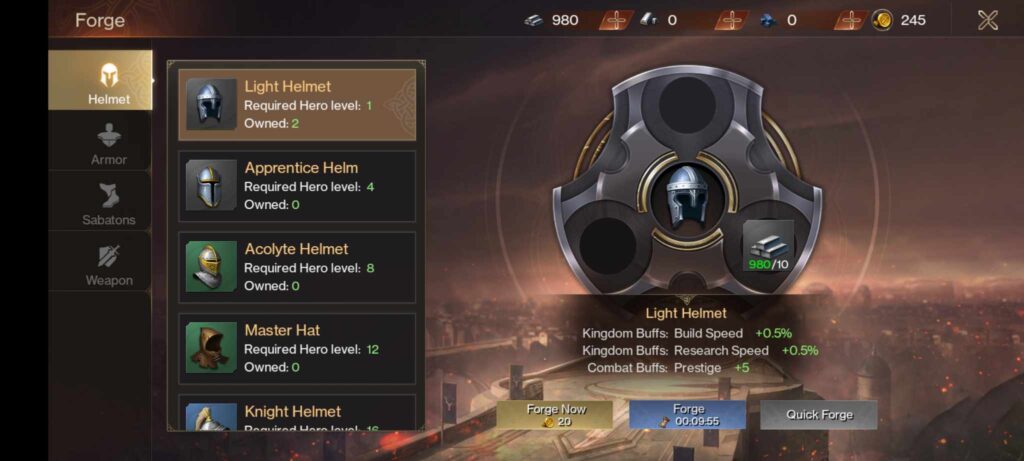The width and height of the screenshot is (1024, 461).
Task: Open the Armor category tab
Action: [108, 143]
